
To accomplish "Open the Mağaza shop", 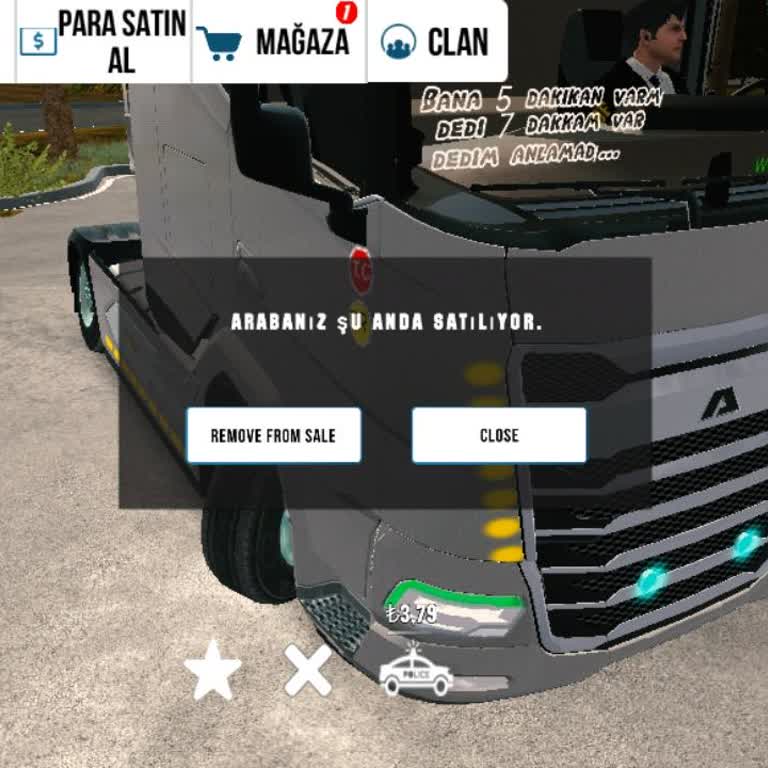I will 278,41.
